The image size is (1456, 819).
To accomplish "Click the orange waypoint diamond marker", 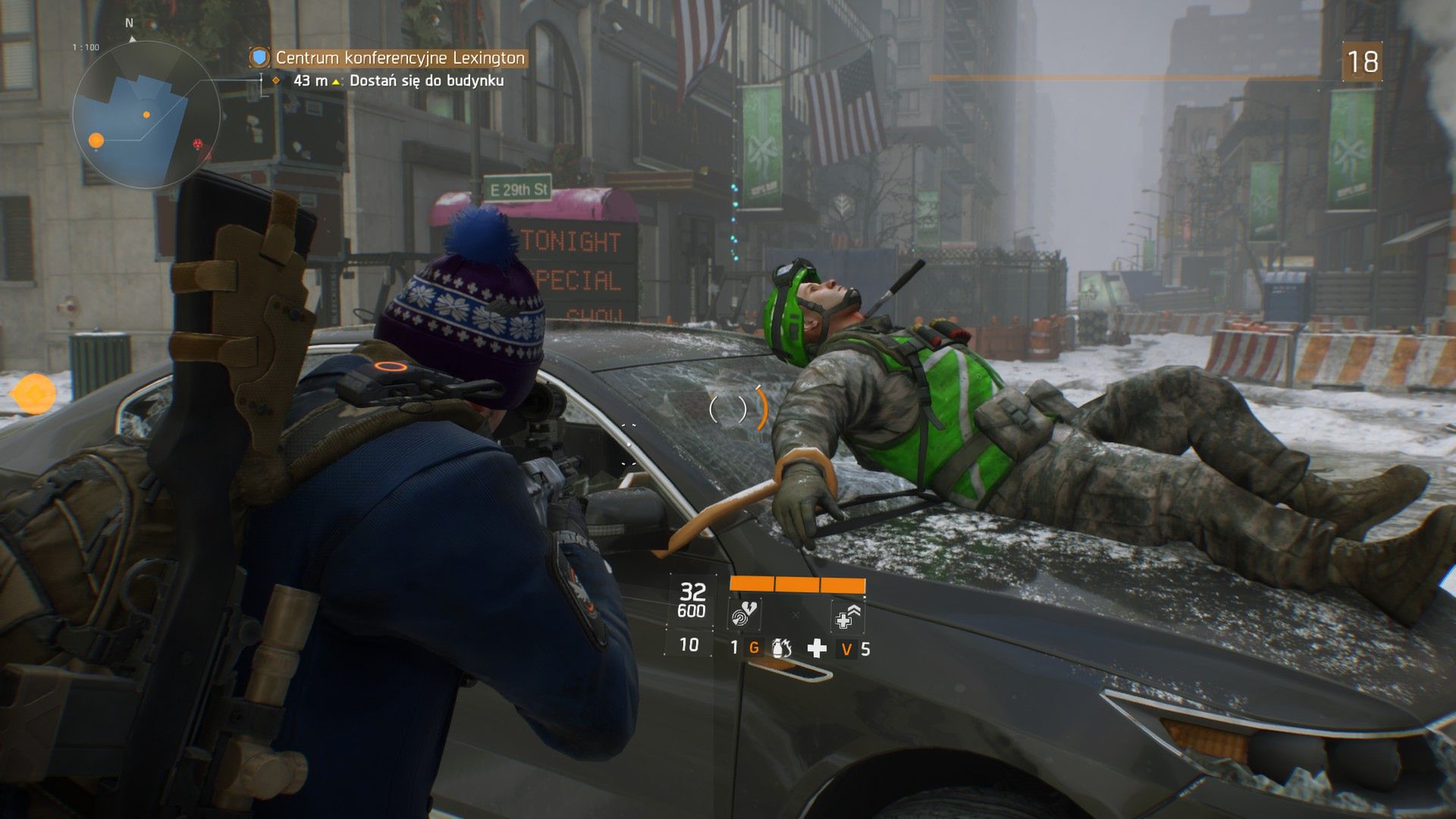I will (275, 80).
